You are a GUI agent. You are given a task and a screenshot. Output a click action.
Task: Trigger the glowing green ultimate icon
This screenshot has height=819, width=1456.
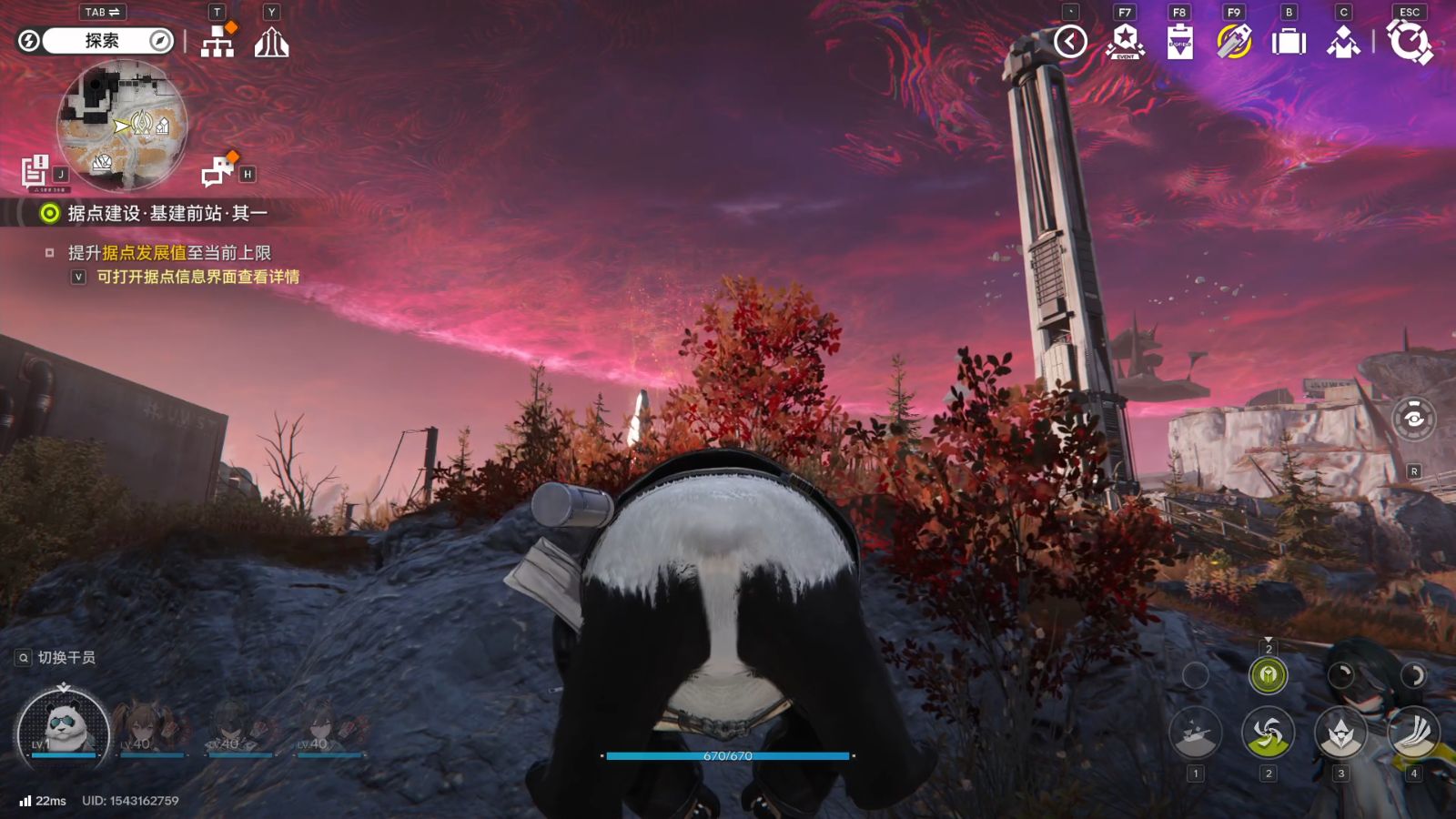tap(1268, 675)
